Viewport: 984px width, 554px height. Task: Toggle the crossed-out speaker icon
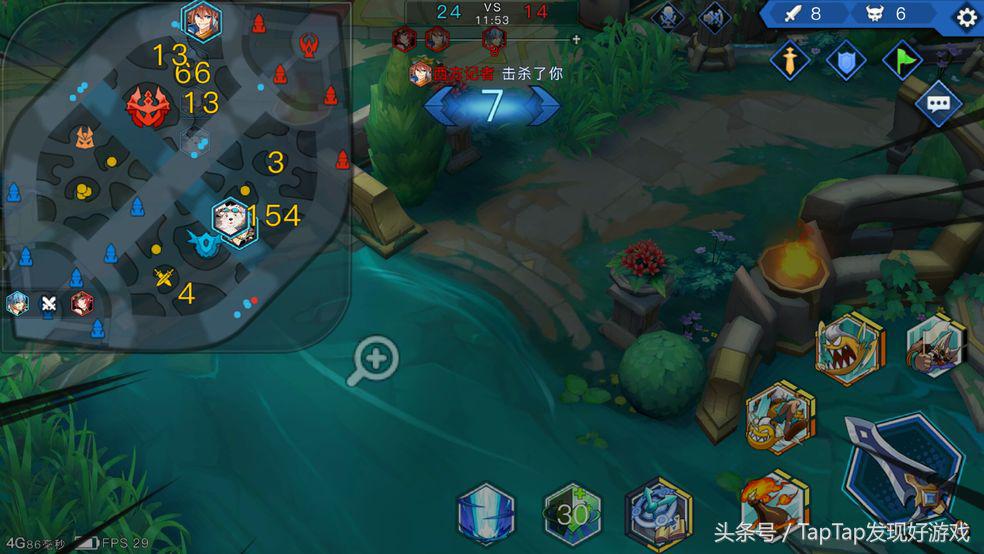click(x=713, y=16)
